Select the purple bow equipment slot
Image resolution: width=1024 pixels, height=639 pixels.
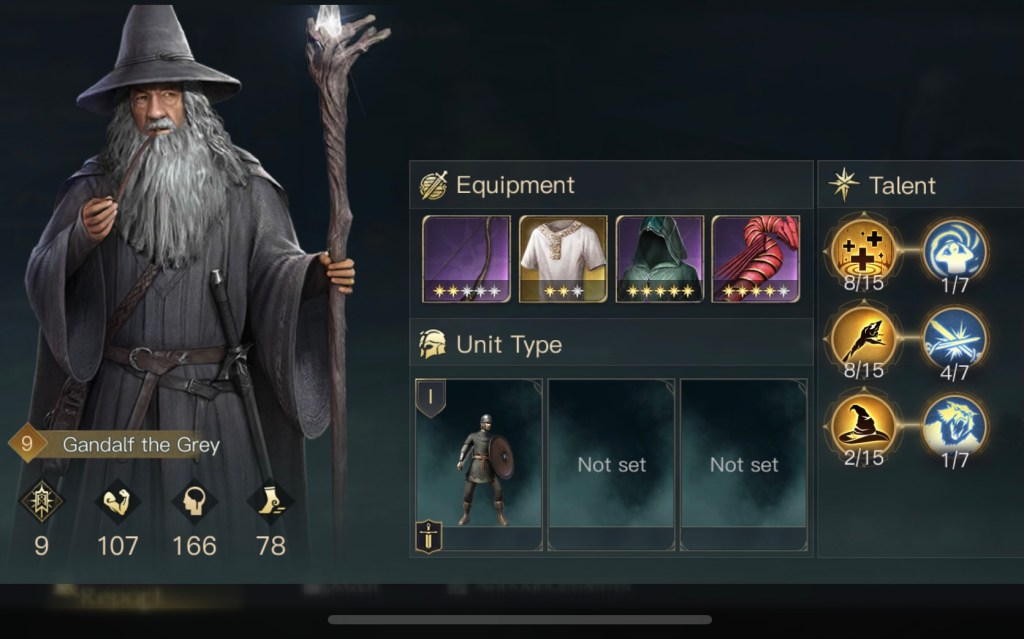466,258
